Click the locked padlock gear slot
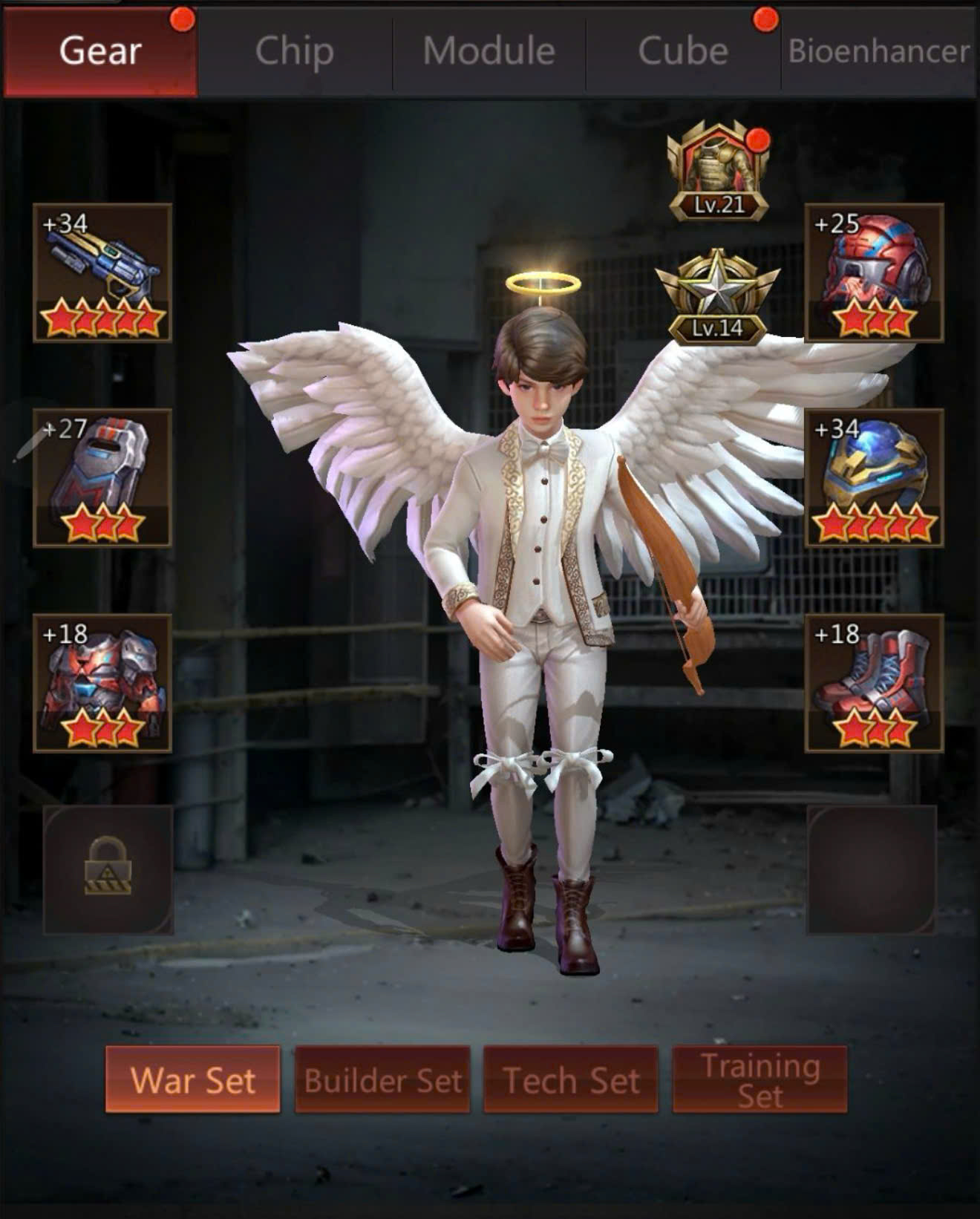This screenshot has width=980, height=1219. click(x=108, y=869)
